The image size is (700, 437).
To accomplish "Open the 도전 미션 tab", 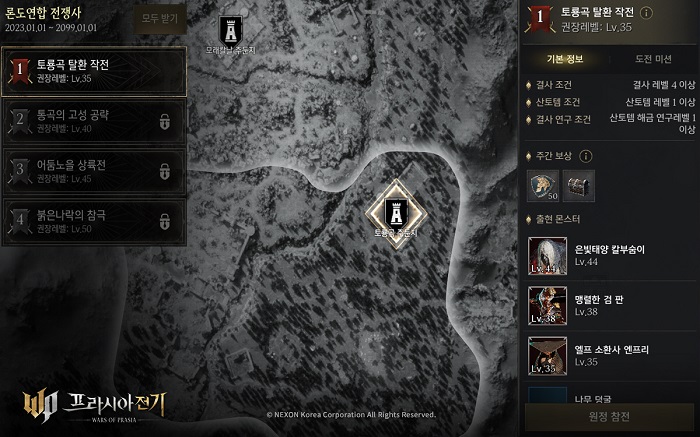I will coord(654,59).
